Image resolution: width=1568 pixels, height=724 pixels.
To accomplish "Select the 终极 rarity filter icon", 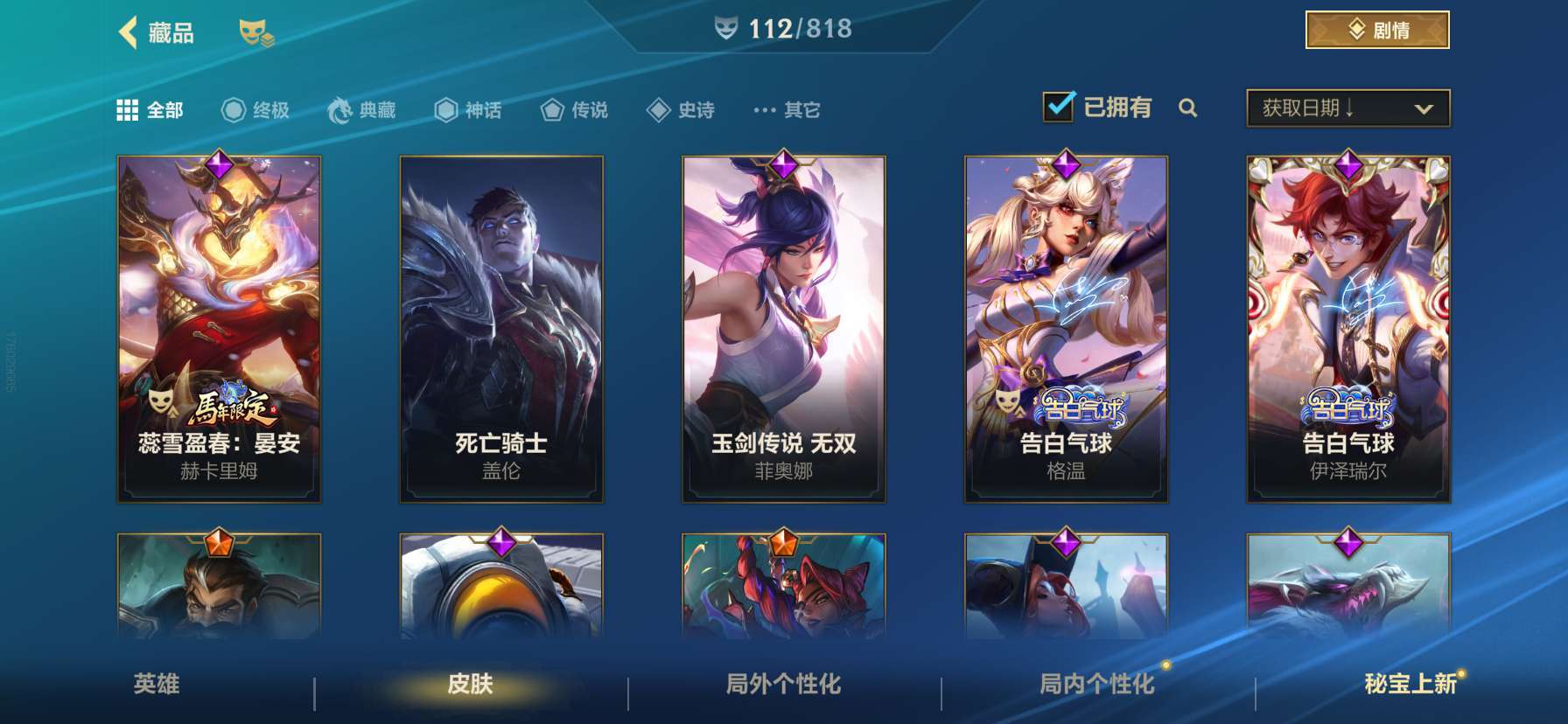I will (x=232, y=109).
